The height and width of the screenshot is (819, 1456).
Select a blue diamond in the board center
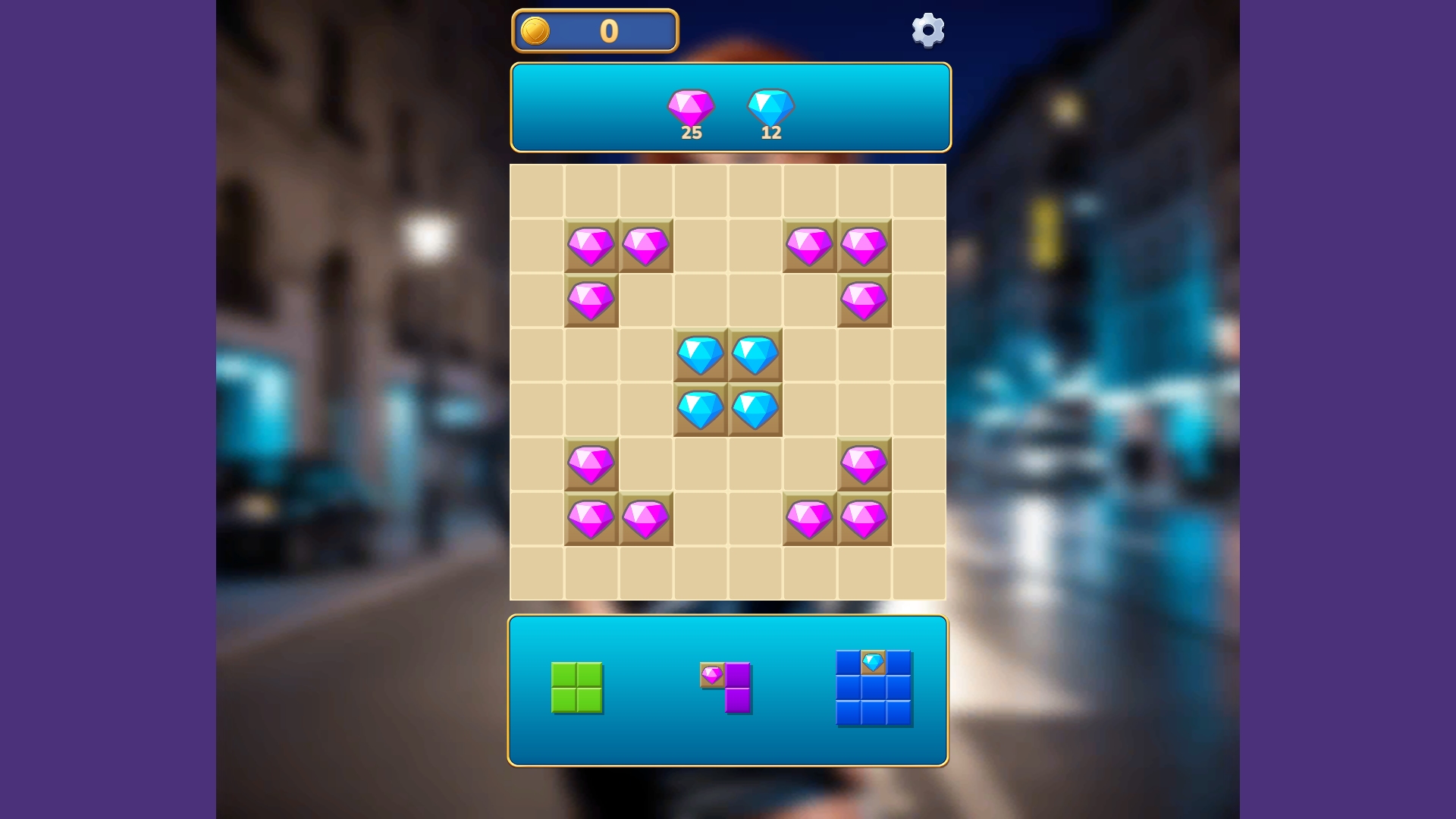(x=701, y=354)
